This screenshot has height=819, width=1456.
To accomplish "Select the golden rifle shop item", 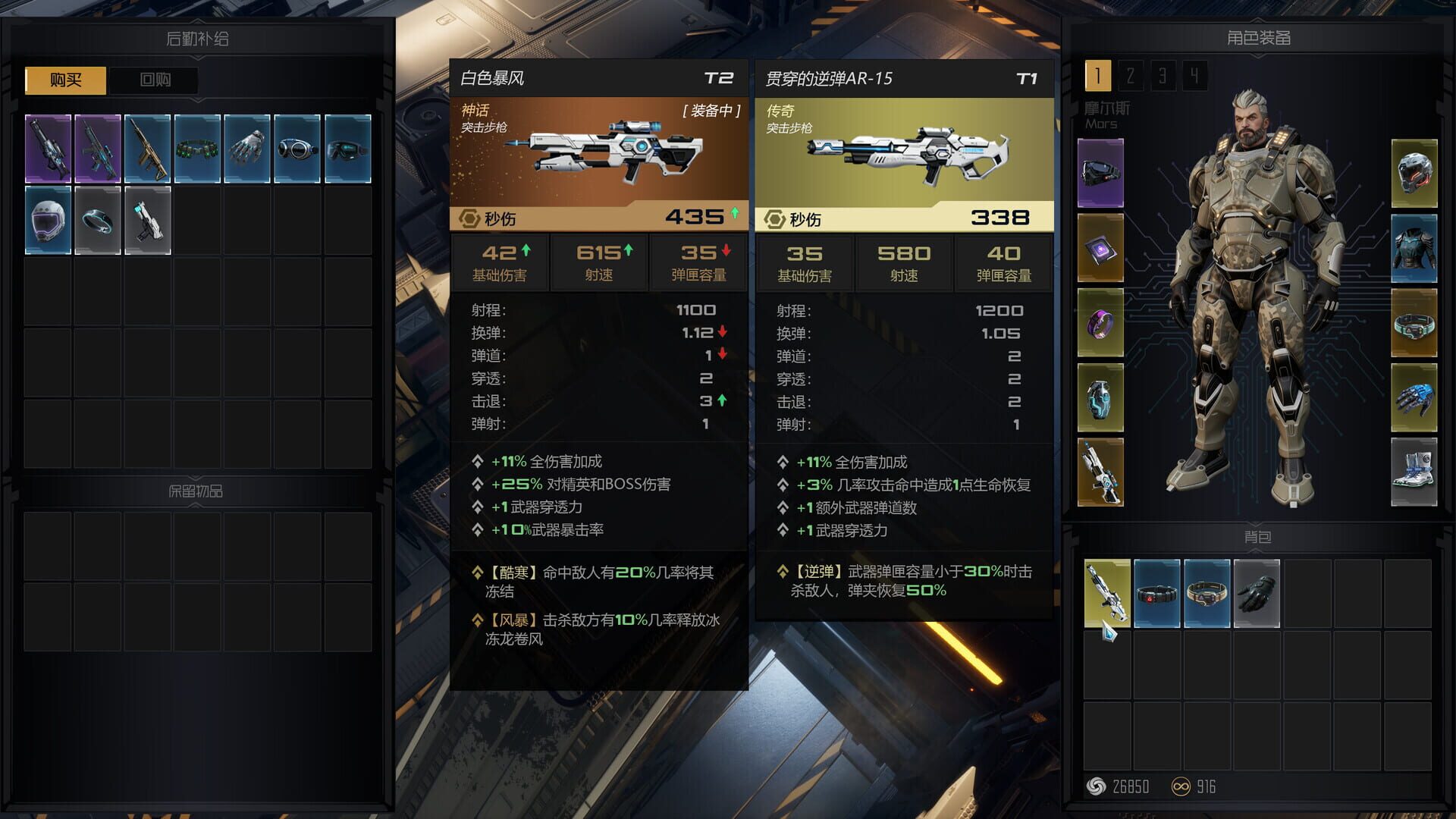I will [x=147, y=148].
